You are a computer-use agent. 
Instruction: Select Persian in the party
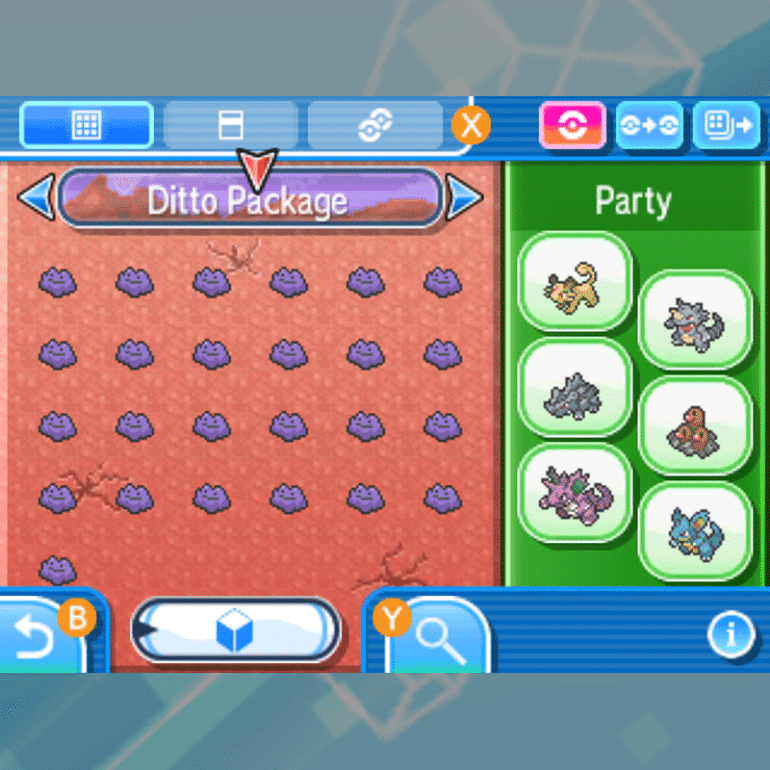(575, 283)
